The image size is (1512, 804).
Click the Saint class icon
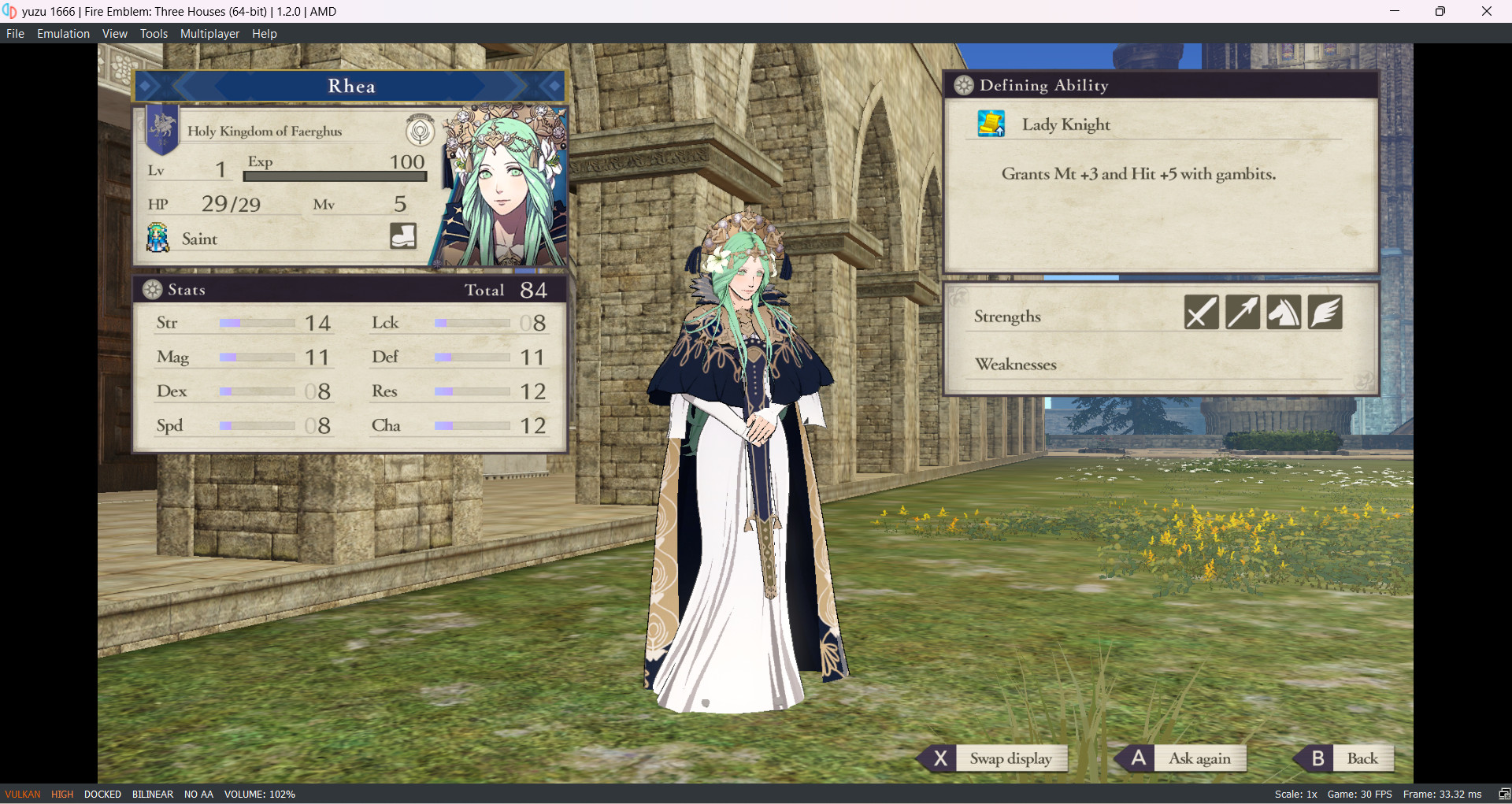(157, 237)
